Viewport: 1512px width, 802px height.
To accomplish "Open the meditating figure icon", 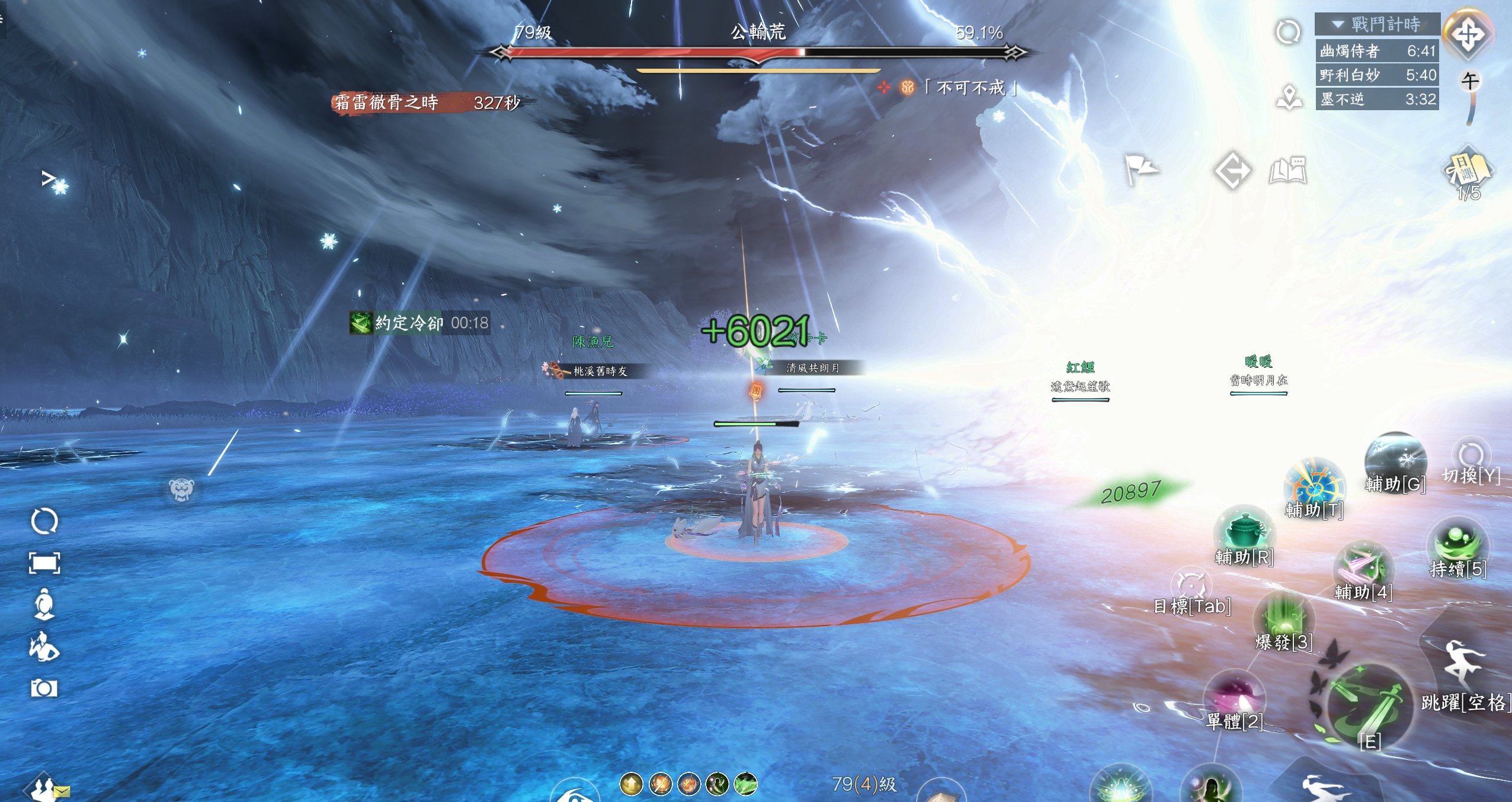I will click(44, 605).
